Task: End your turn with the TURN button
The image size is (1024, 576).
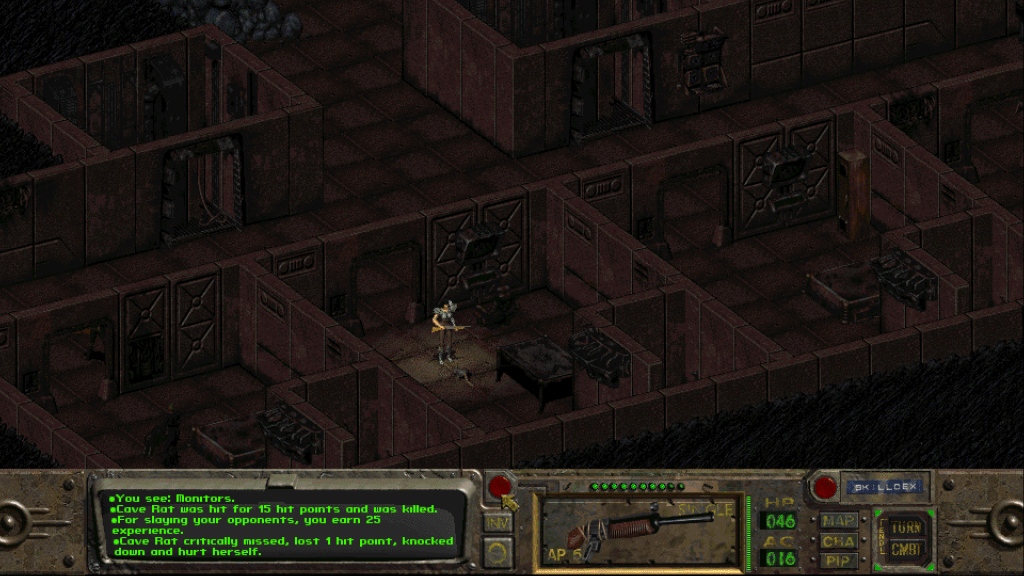Action: [908, 525]
